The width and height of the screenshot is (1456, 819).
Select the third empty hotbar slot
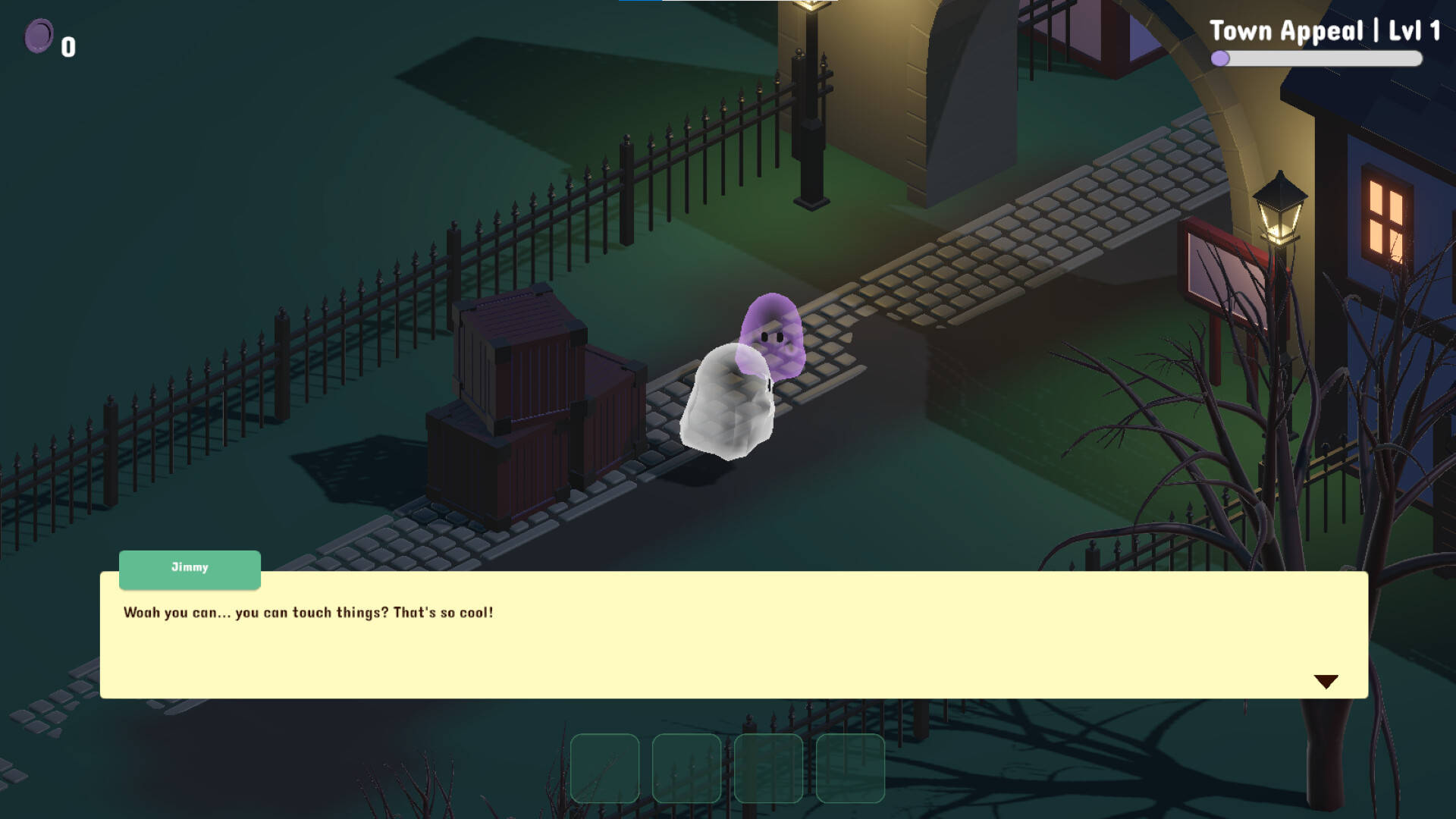(767, 768)
